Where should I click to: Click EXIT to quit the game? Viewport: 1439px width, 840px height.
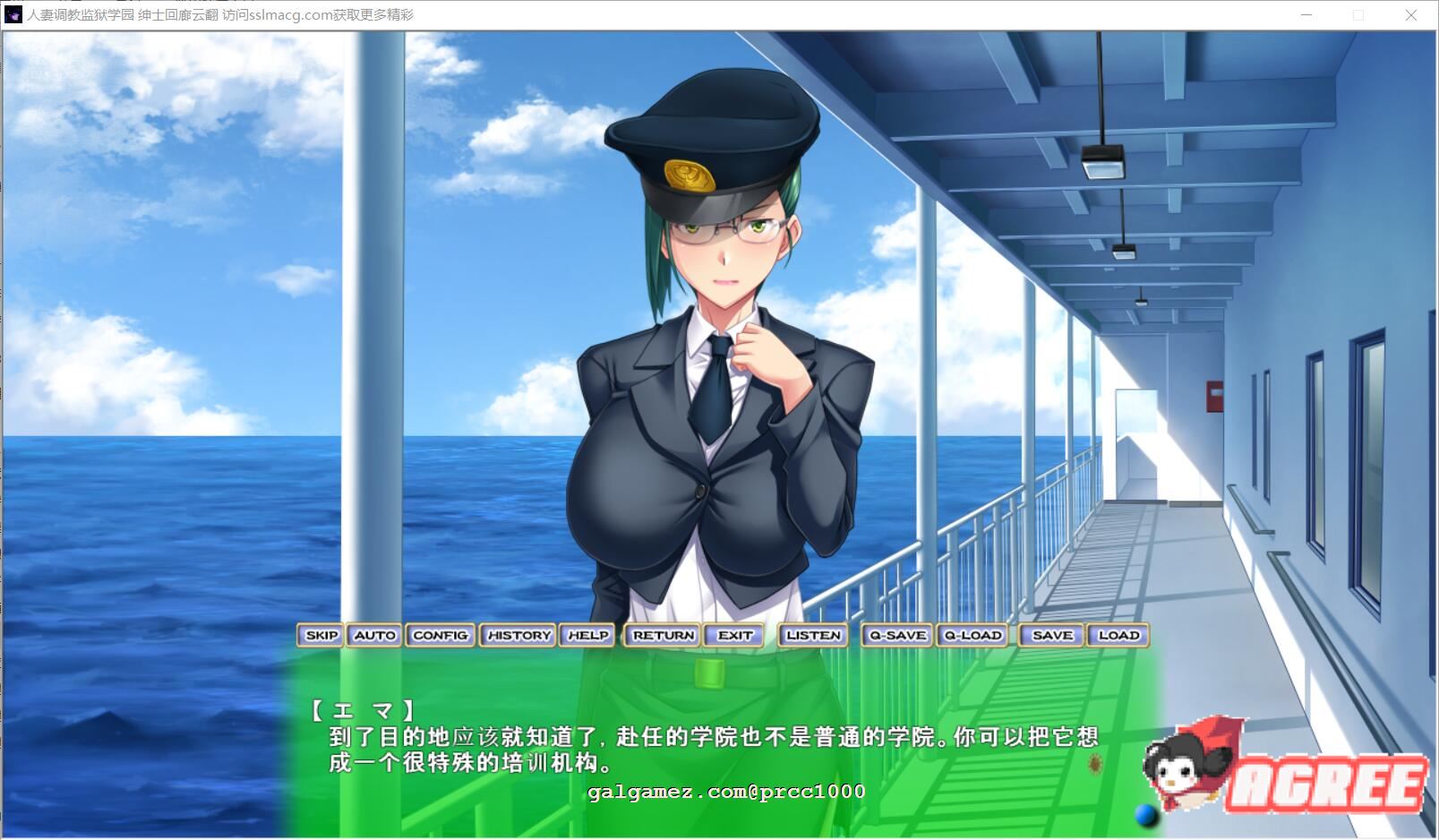click(x=734, y=635)
